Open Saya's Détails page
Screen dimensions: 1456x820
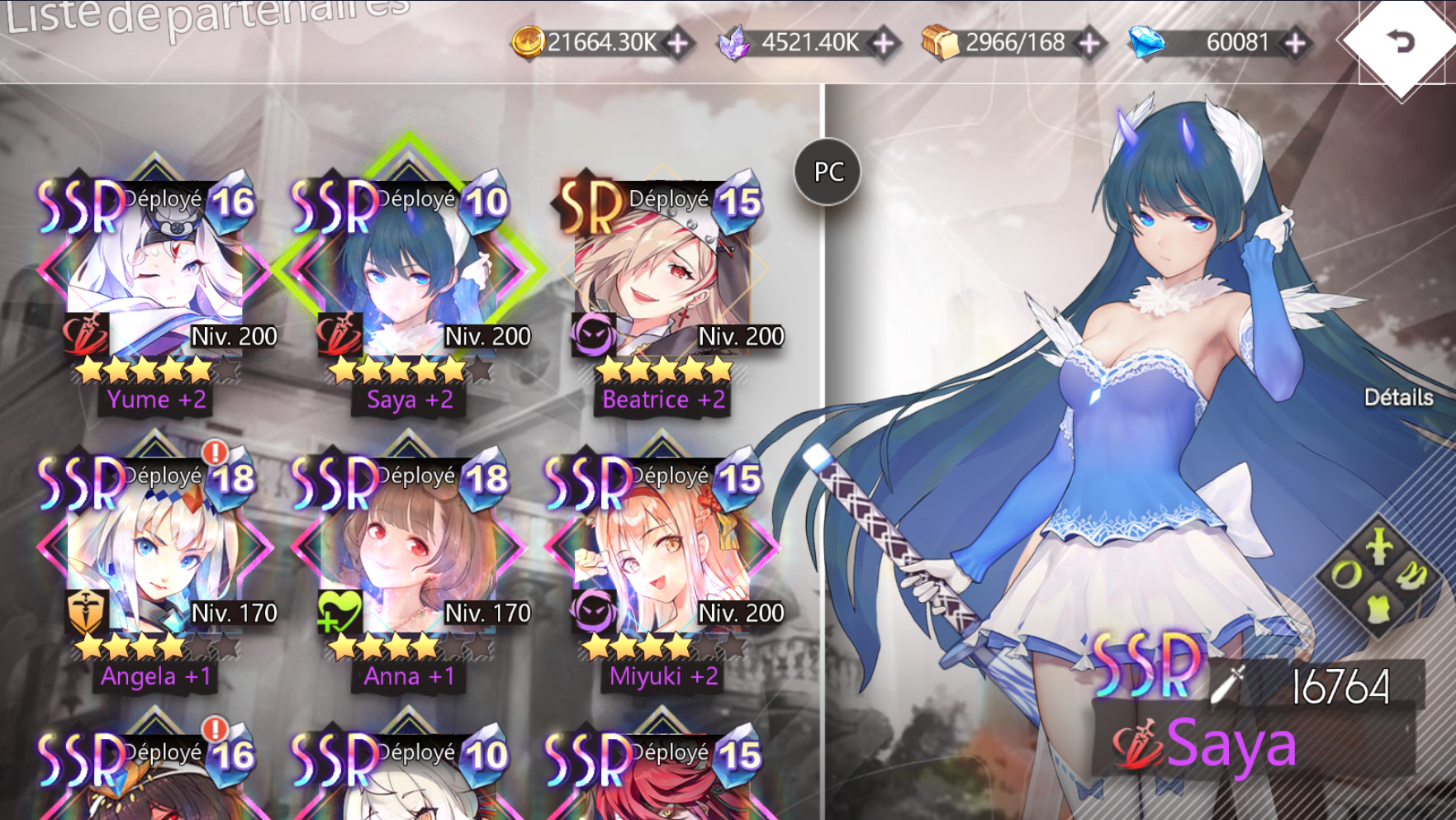pyautogui.click(x=1398, y=397)
